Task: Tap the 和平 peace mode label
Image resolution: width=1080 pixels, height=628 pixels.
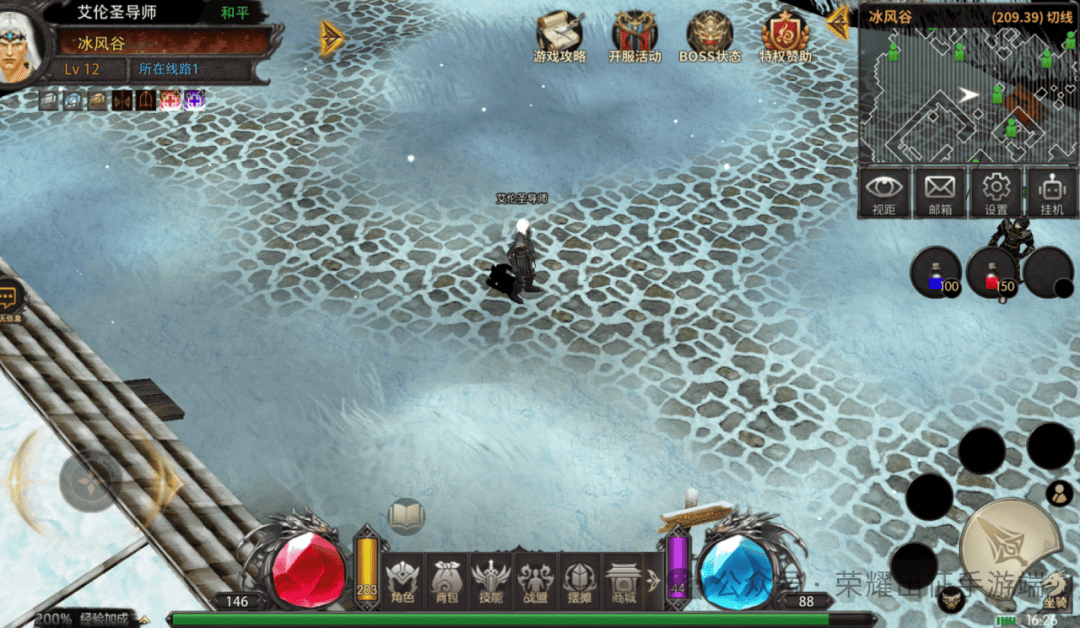Action: tap(234, 14)
